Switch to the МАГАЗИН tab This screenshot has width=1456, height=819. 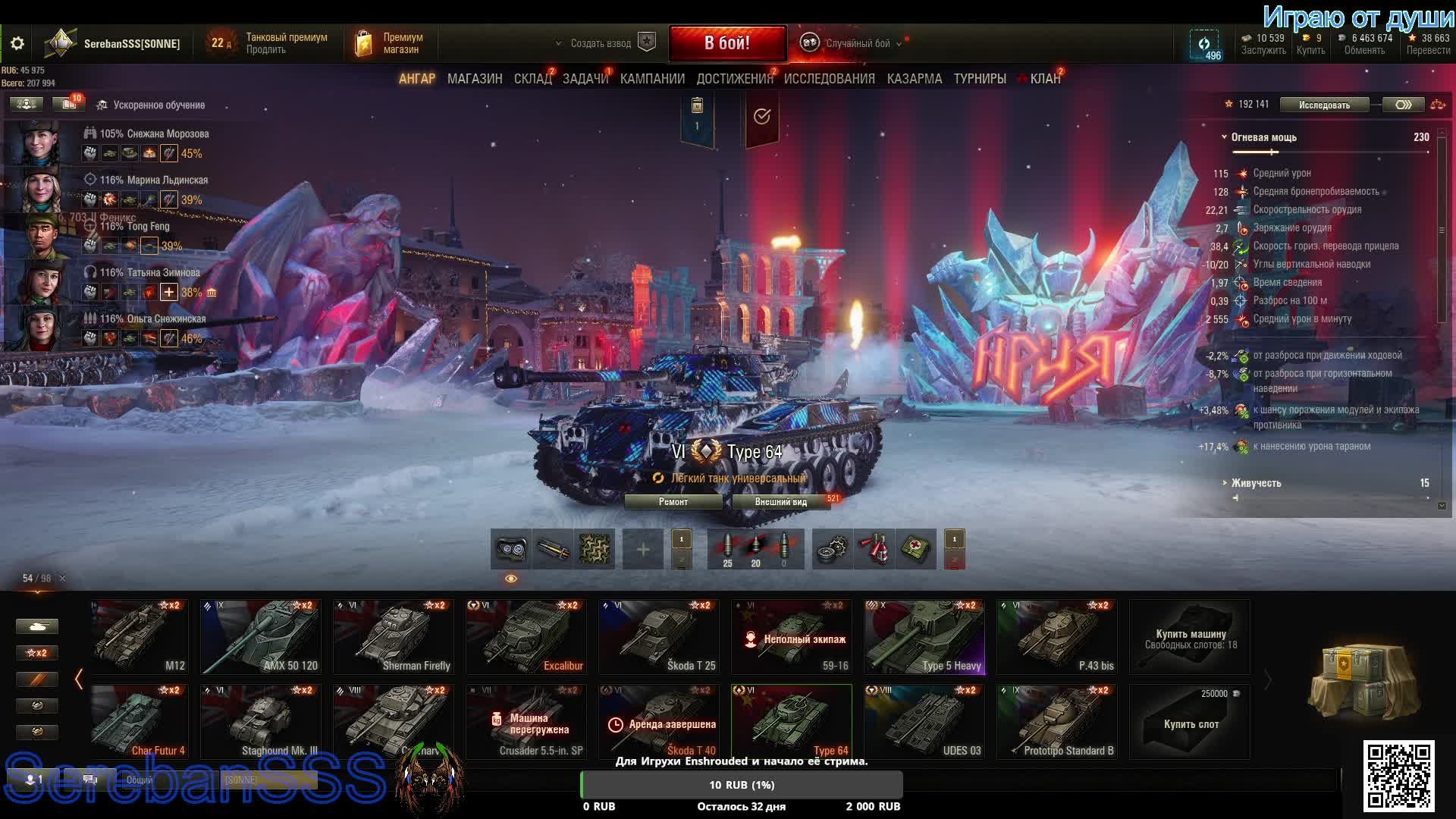[475, 79]
